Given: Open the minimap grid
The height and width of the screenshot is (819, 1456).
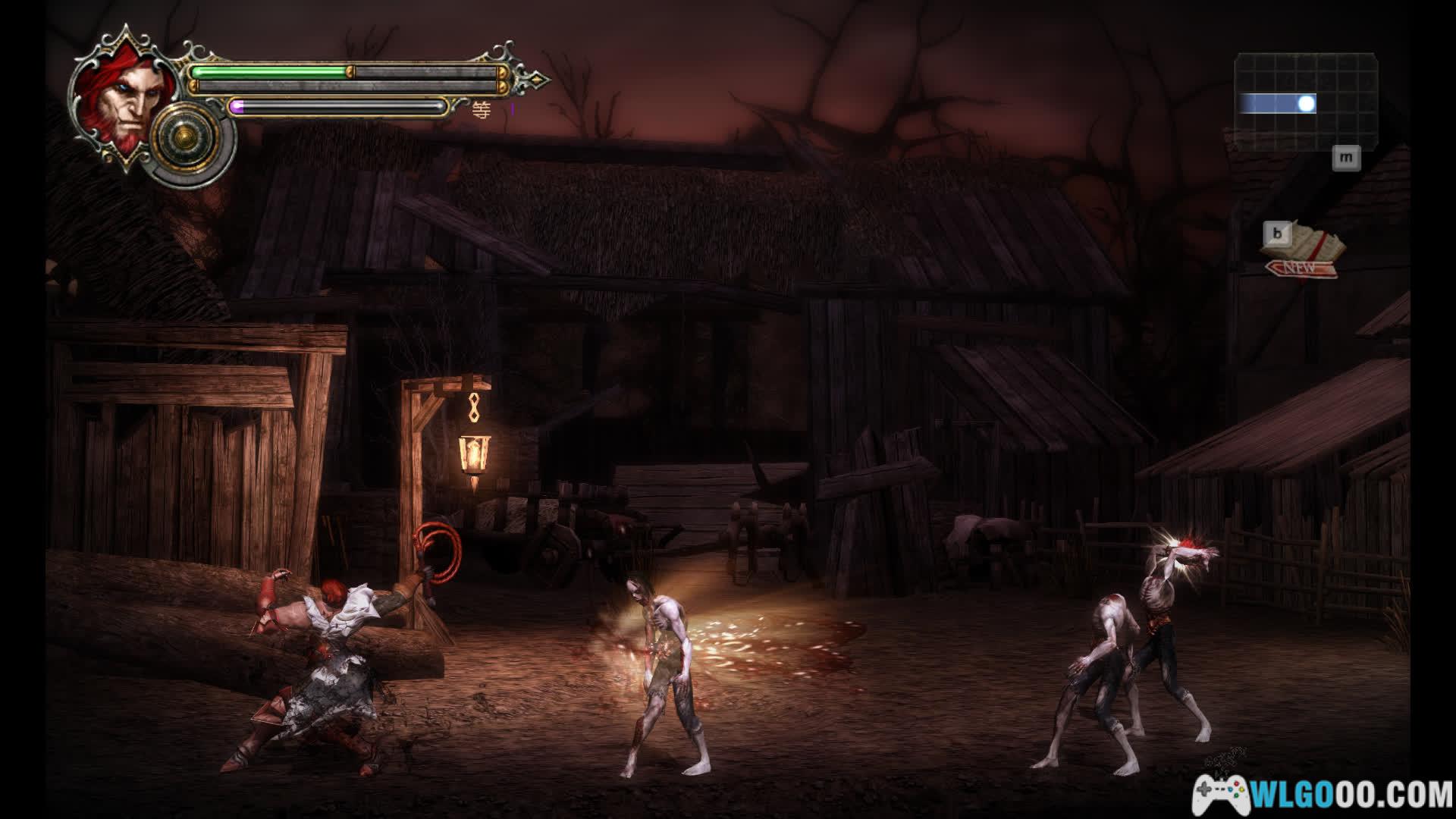Looking at the screenshot, I should [x=1305, y=94].
